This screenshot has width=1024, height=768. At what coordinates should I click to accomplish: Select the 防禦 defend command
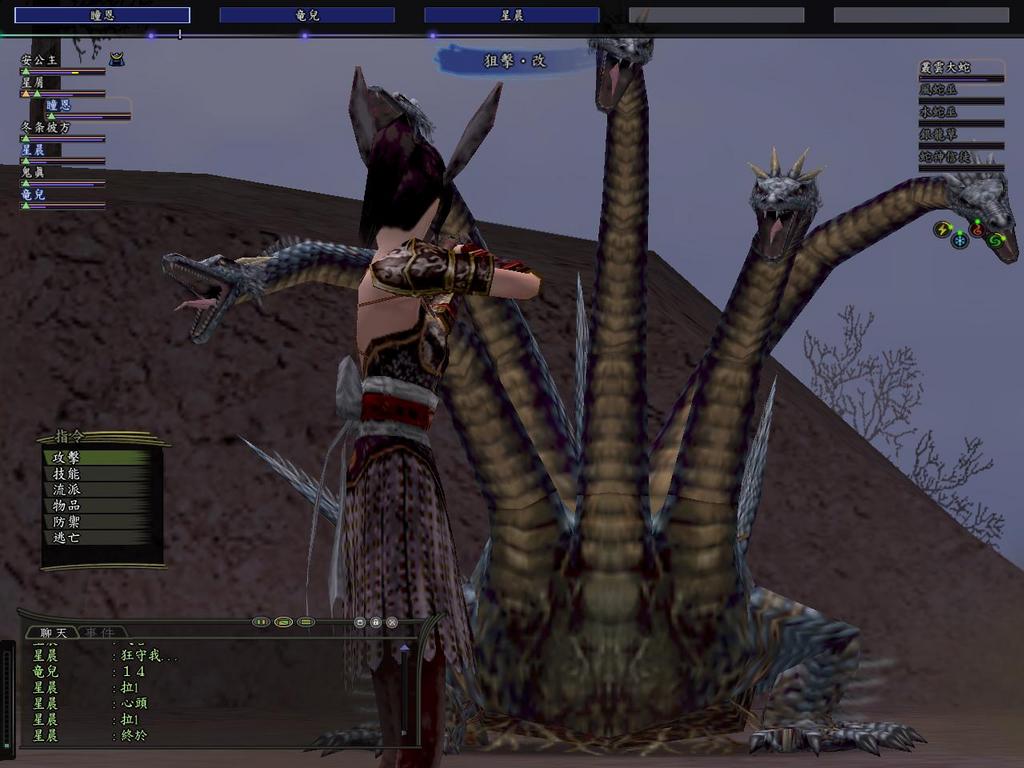point(67,521)
